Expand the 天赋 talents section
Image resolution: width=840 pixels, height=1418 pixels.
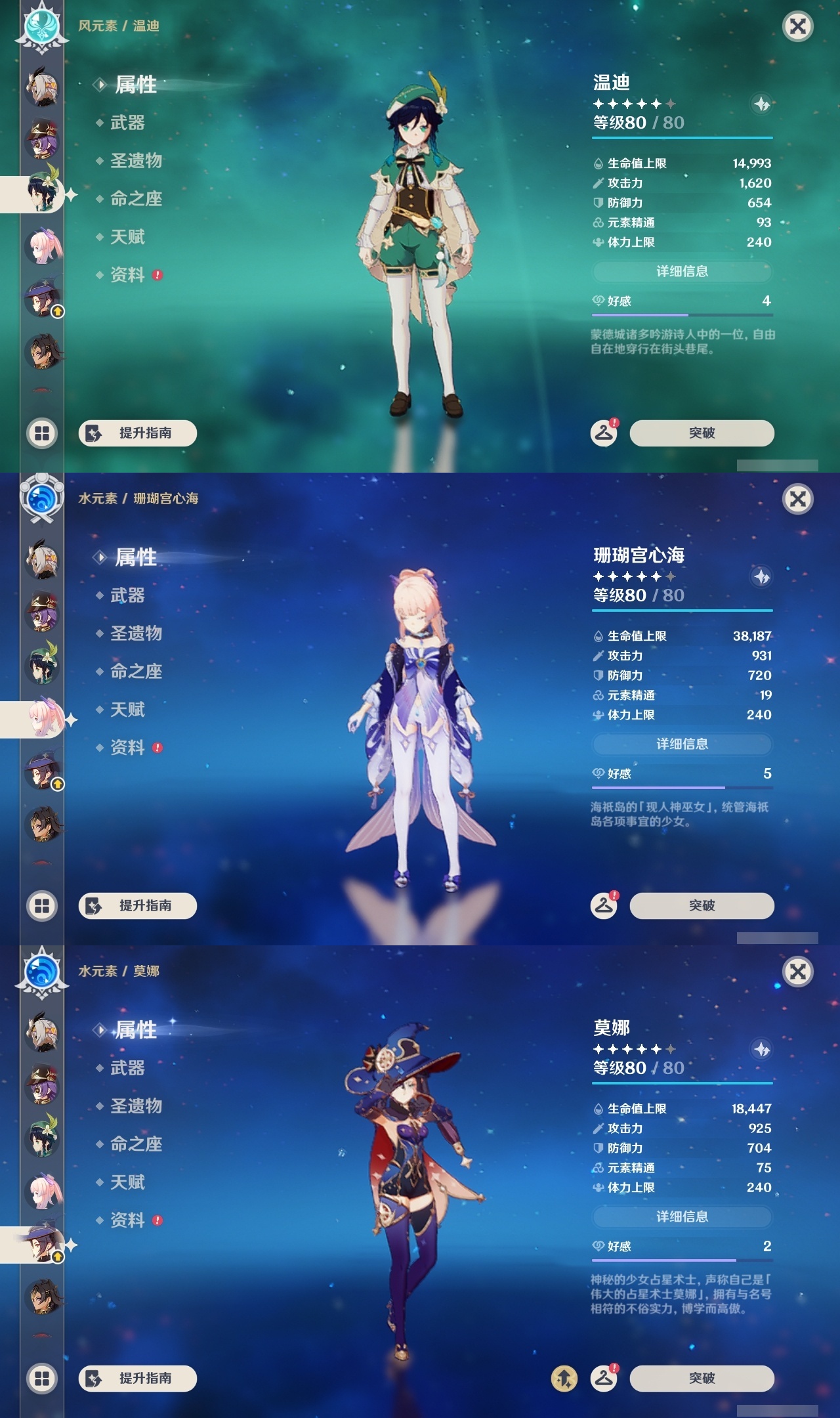[x=129, y=238]
